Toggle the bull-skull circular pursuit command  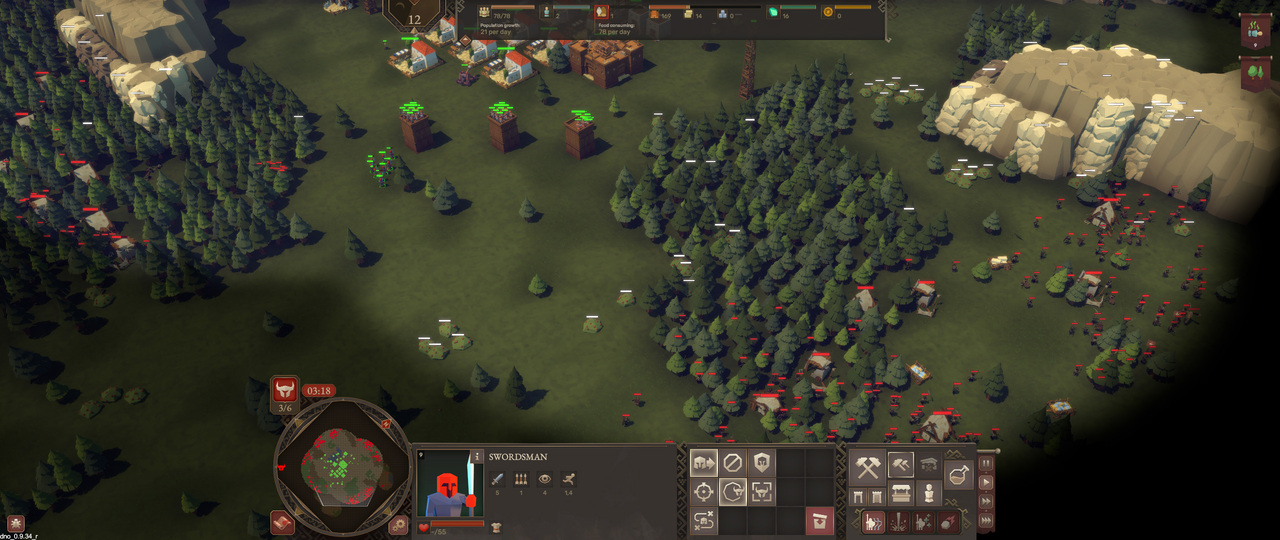[x=732, y=492]
